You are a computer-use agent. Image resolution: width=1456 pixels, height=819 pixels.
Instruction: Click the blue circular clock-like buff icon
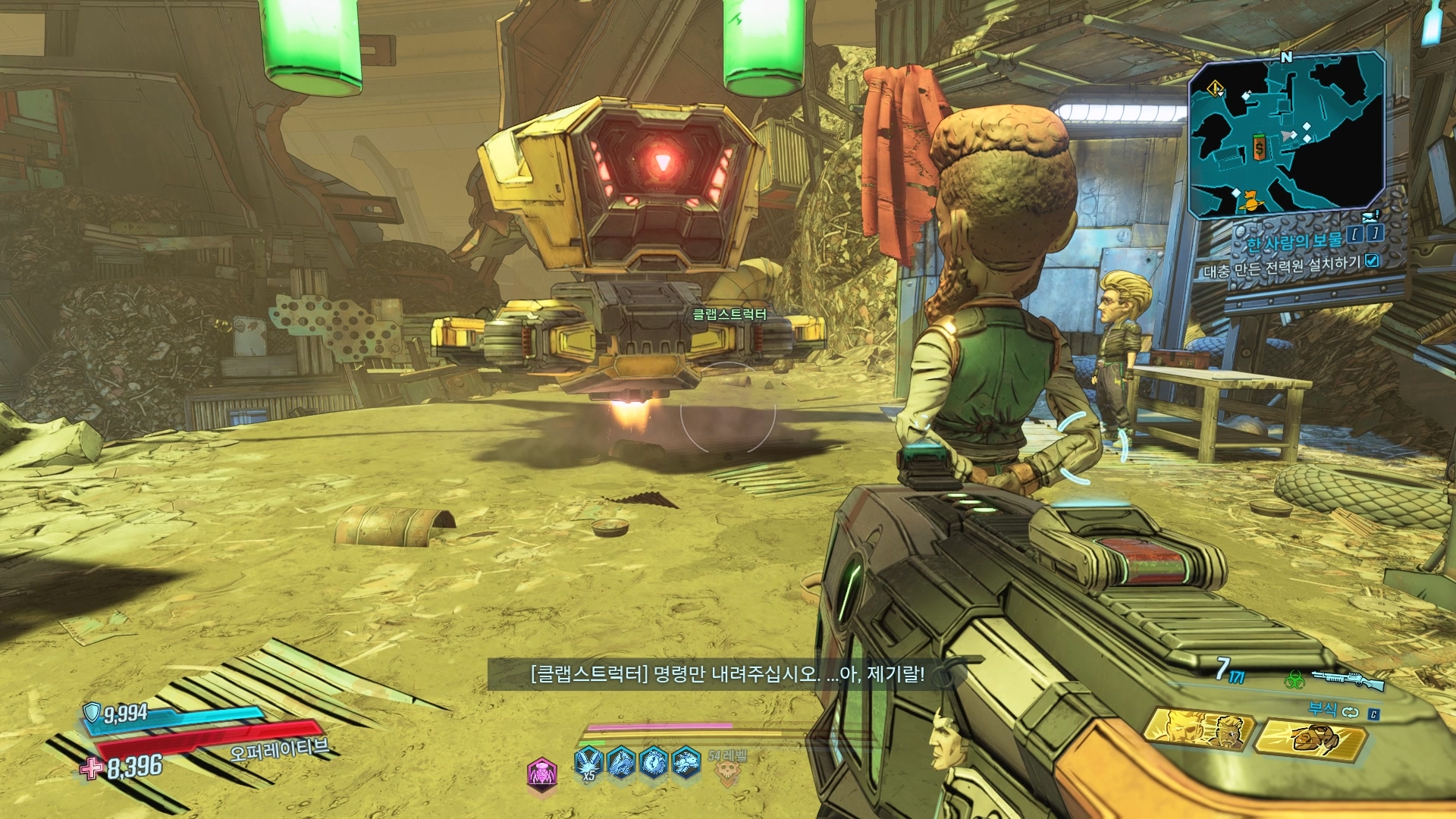pyautogui.click(x=654, y=761)
